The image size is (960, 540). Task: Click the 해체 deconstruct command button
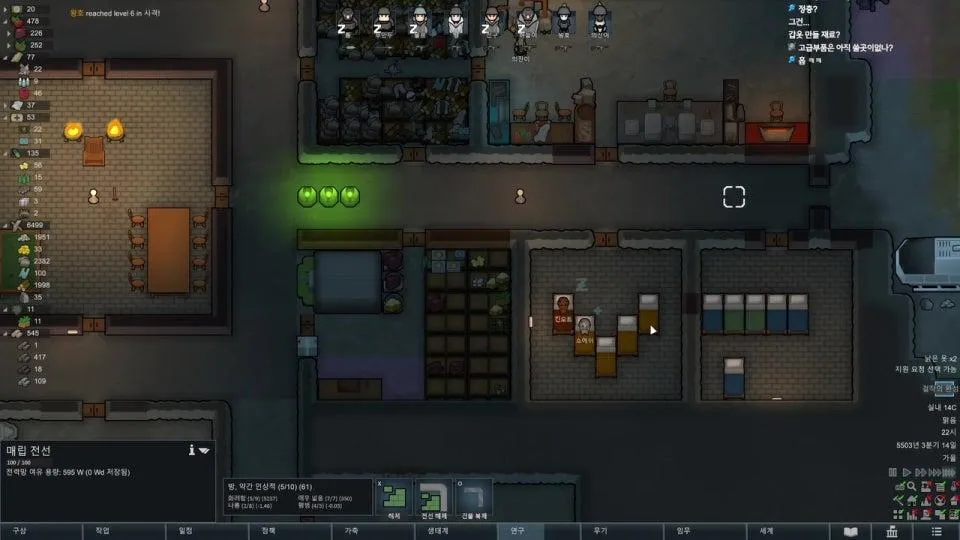point(397,496)
